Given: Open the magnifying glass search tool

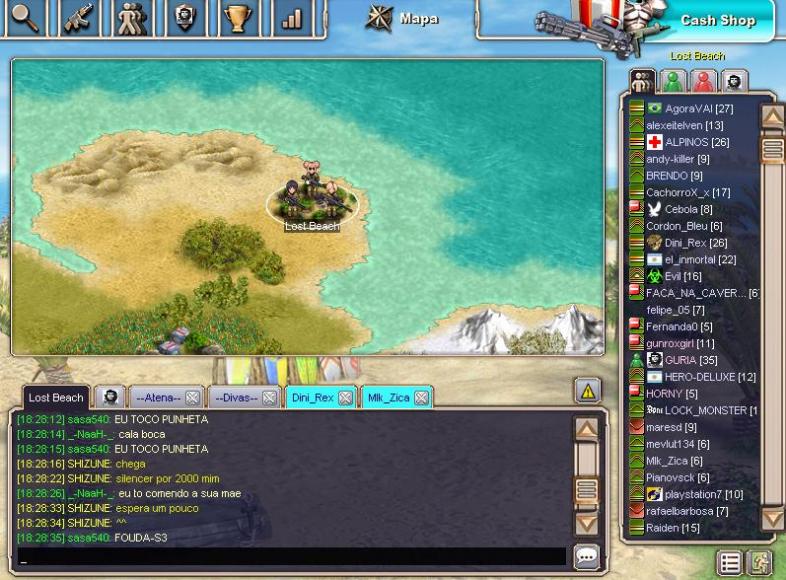Looking at the screenshot, I should click(22, 19).
